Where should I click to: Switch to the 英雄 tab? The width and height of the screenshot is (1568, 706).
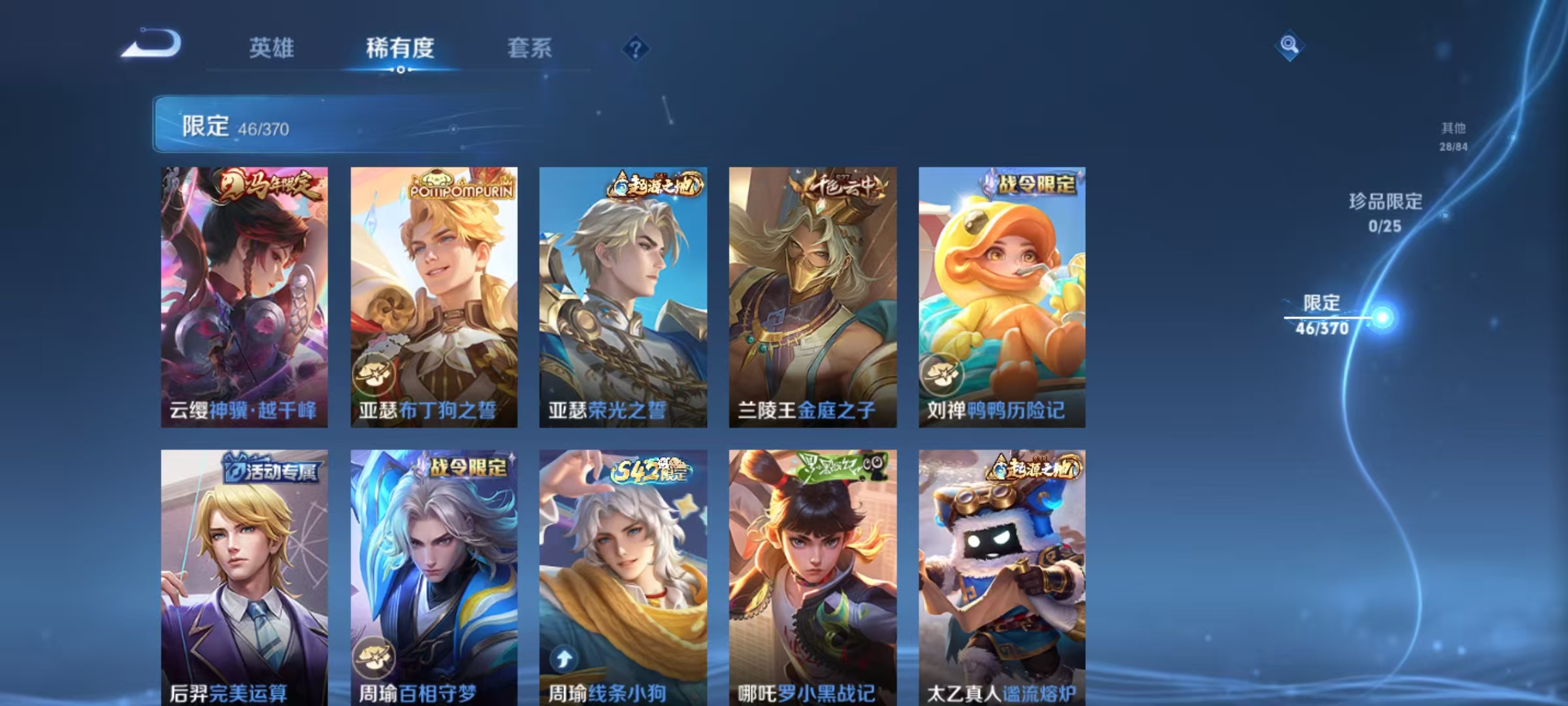(272, 48)
